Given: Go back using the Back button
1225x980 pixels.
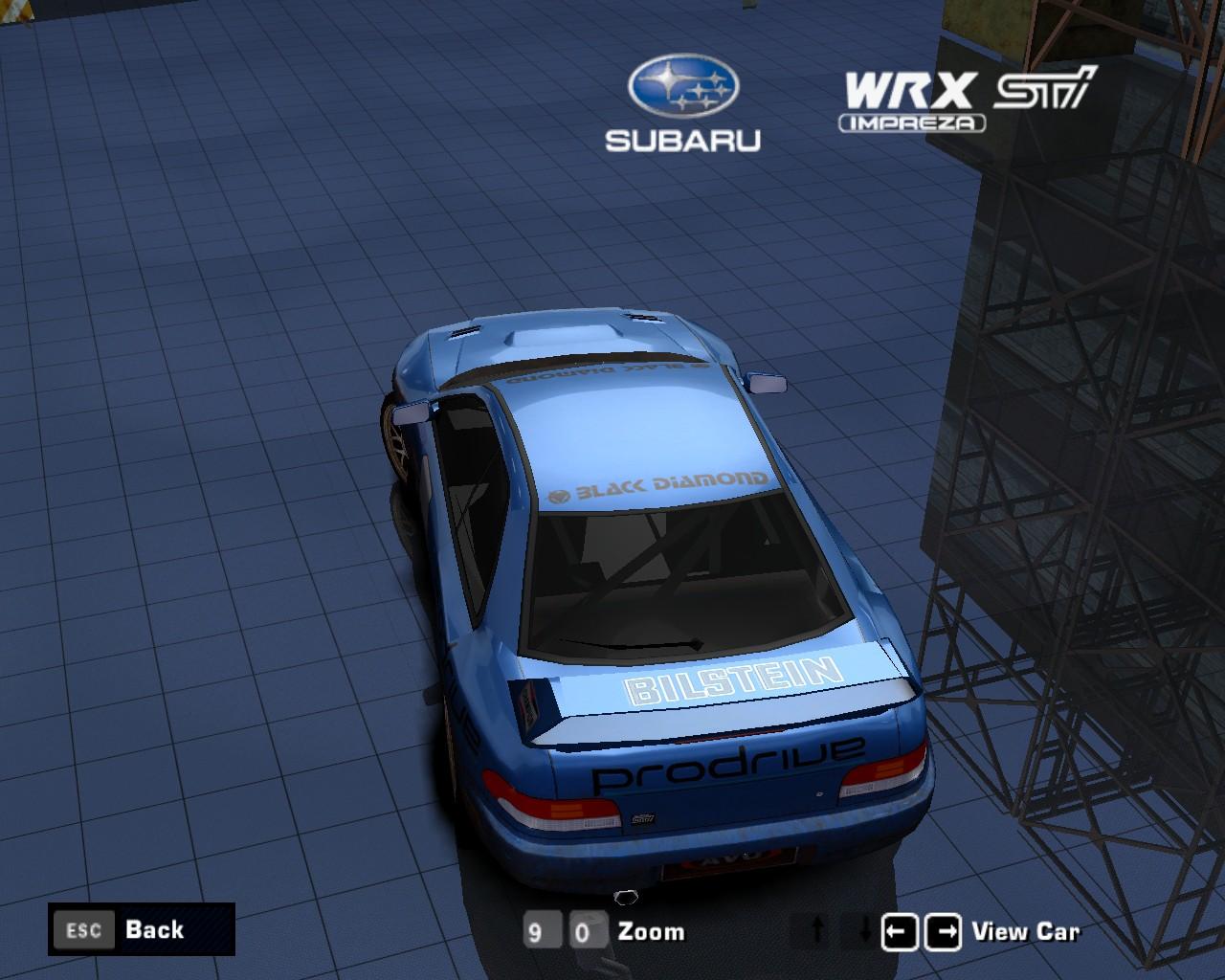Looking at the screenshot, I should 141,929.
